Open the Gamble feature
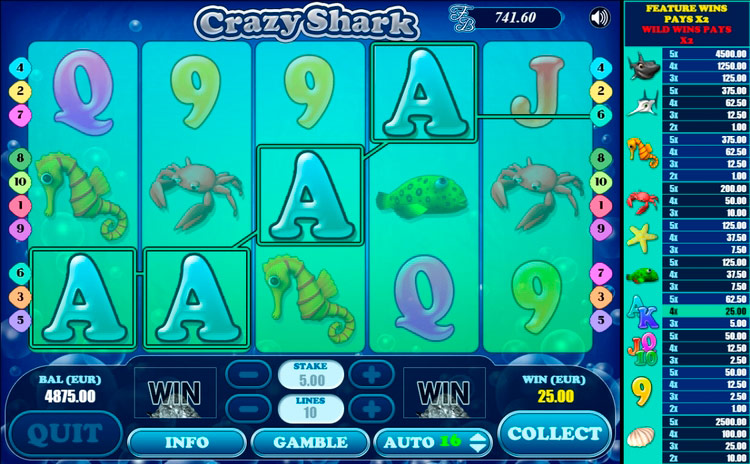The width and height of the screenshot is (750, 464). click(x=309, y=441)
